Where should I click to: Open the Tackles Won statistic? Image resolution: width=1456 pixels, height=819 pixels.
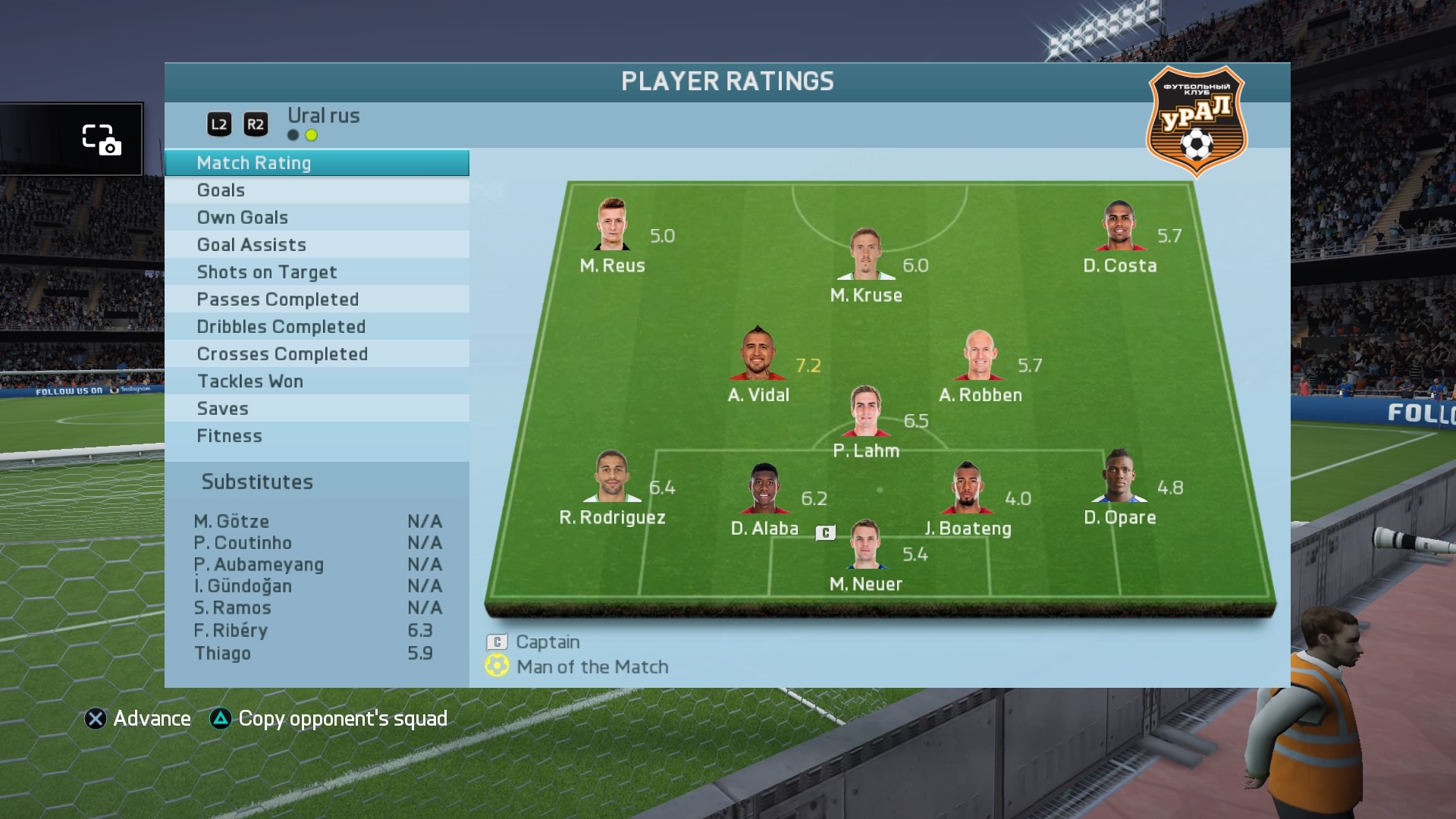[316, 381]
